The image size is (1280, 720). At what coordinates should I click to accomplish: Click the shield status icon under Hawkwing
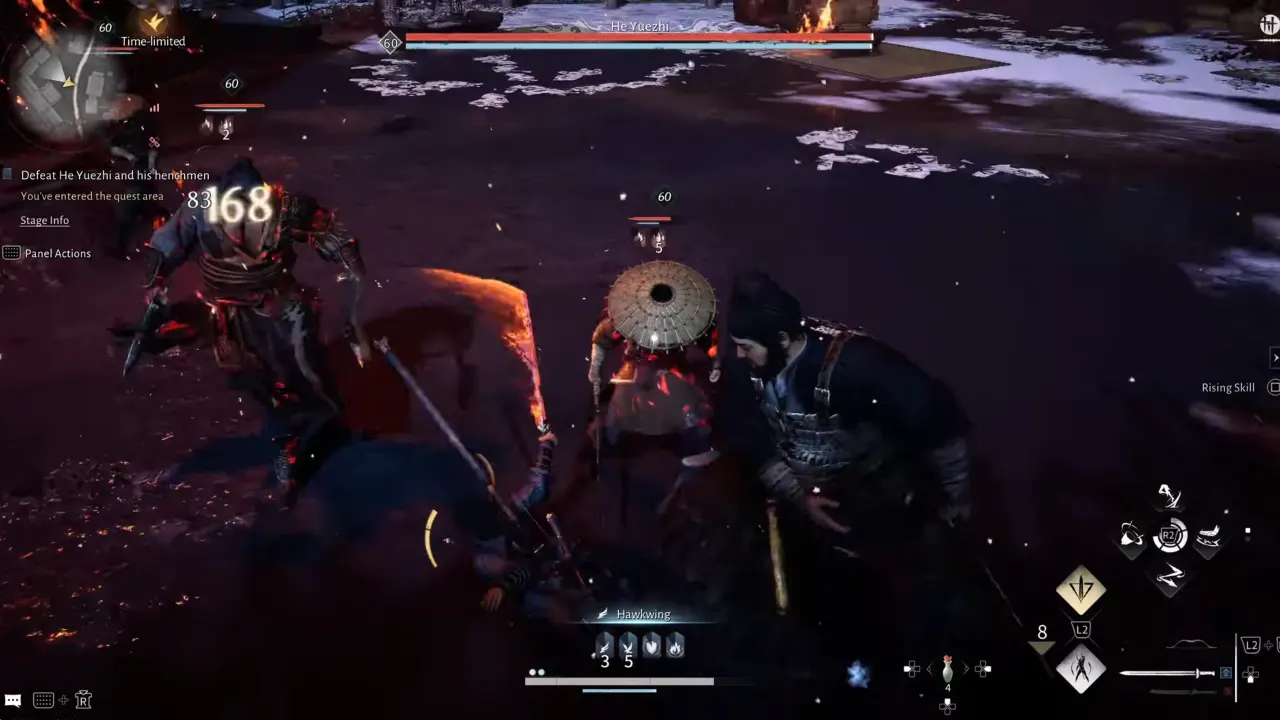point(651,647)
